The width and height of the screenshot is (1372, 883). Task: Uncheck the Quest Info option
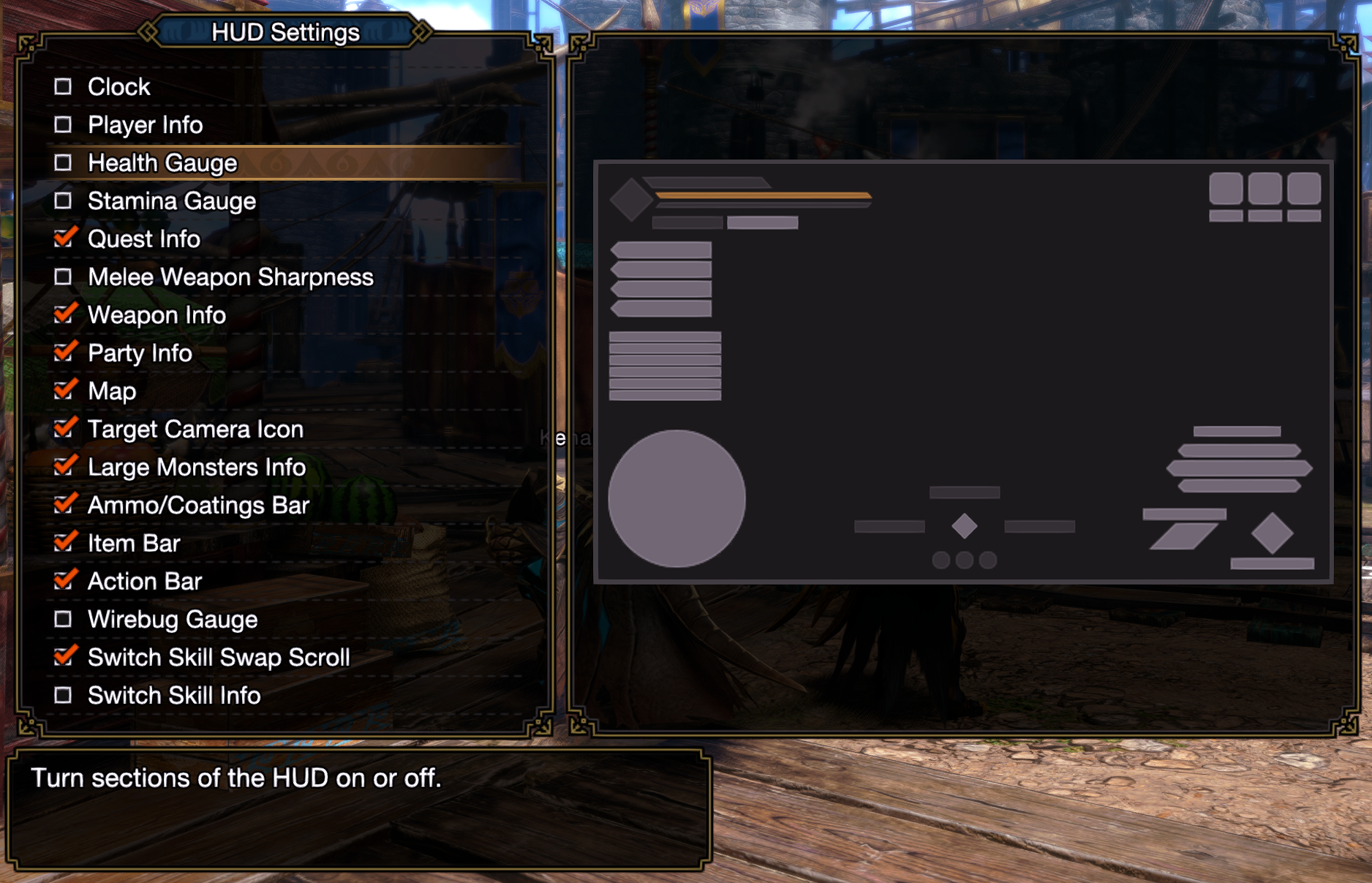coord(64,239)
